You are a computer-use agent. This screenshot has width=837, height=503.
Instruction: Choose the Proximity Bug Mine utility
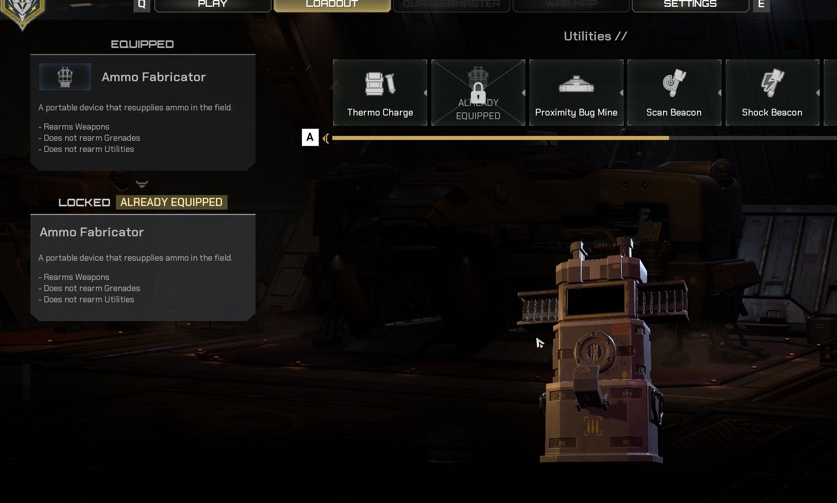(576, 92)
